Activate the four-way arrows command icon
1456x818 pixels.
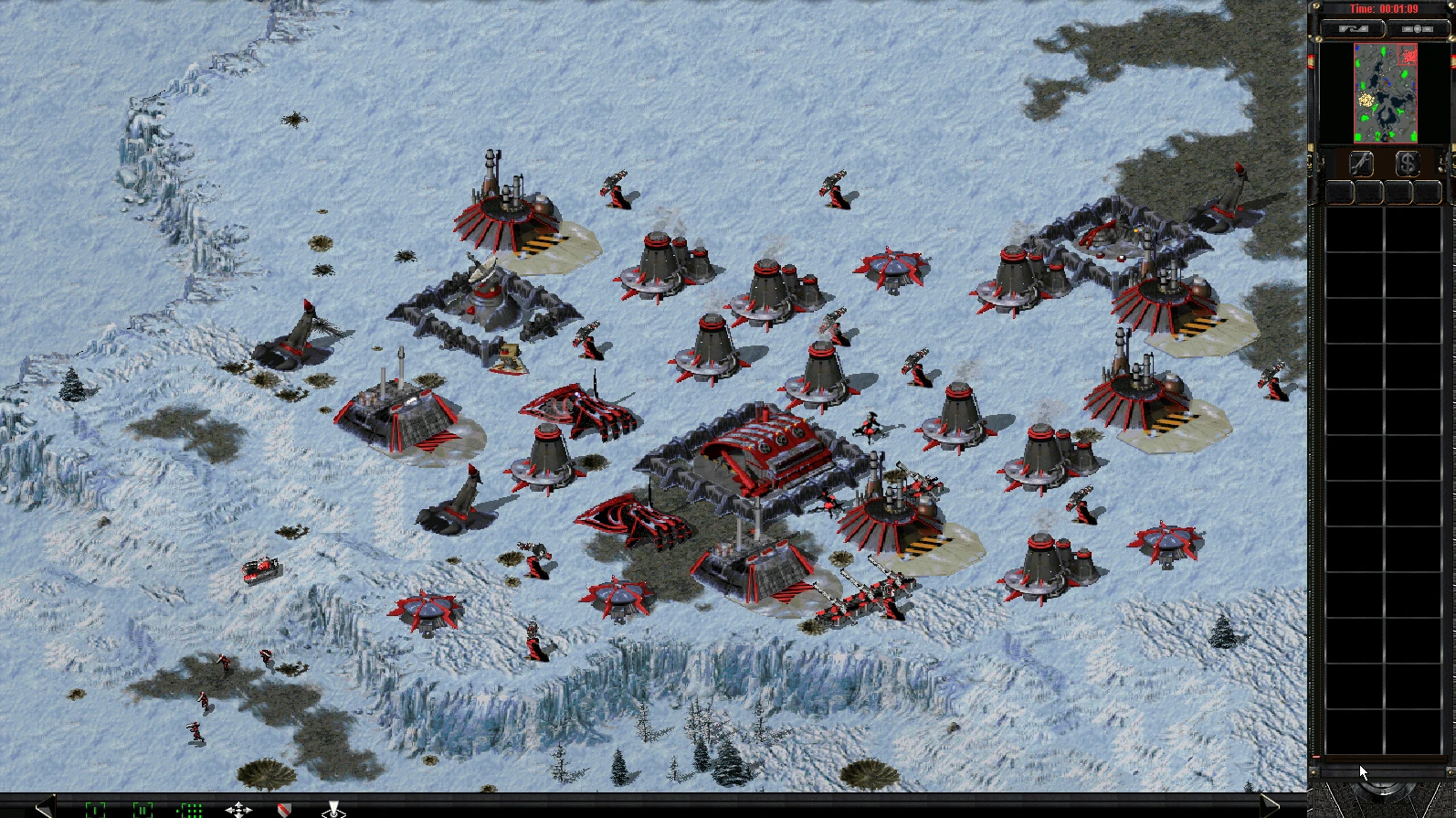pyautogui.click(x=238, y=809)
